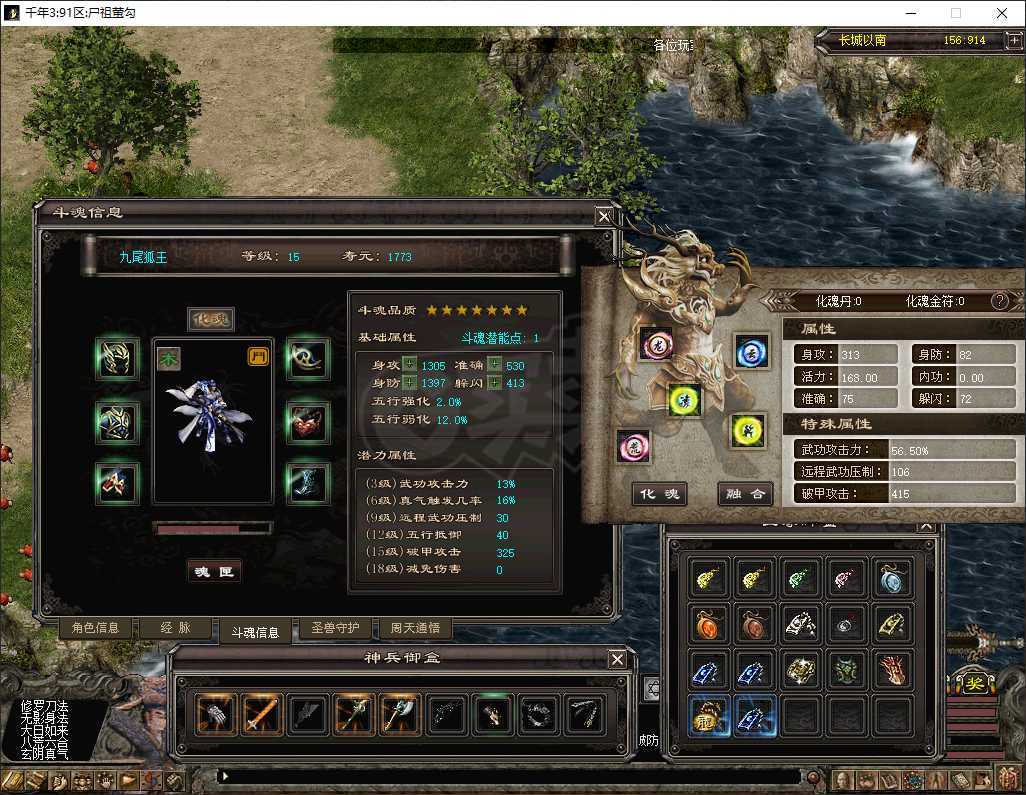Click the 融合 button on the scroll panel
This screenshot has height=795, width=1026.
pyautogui.click(x=745, y=493)
